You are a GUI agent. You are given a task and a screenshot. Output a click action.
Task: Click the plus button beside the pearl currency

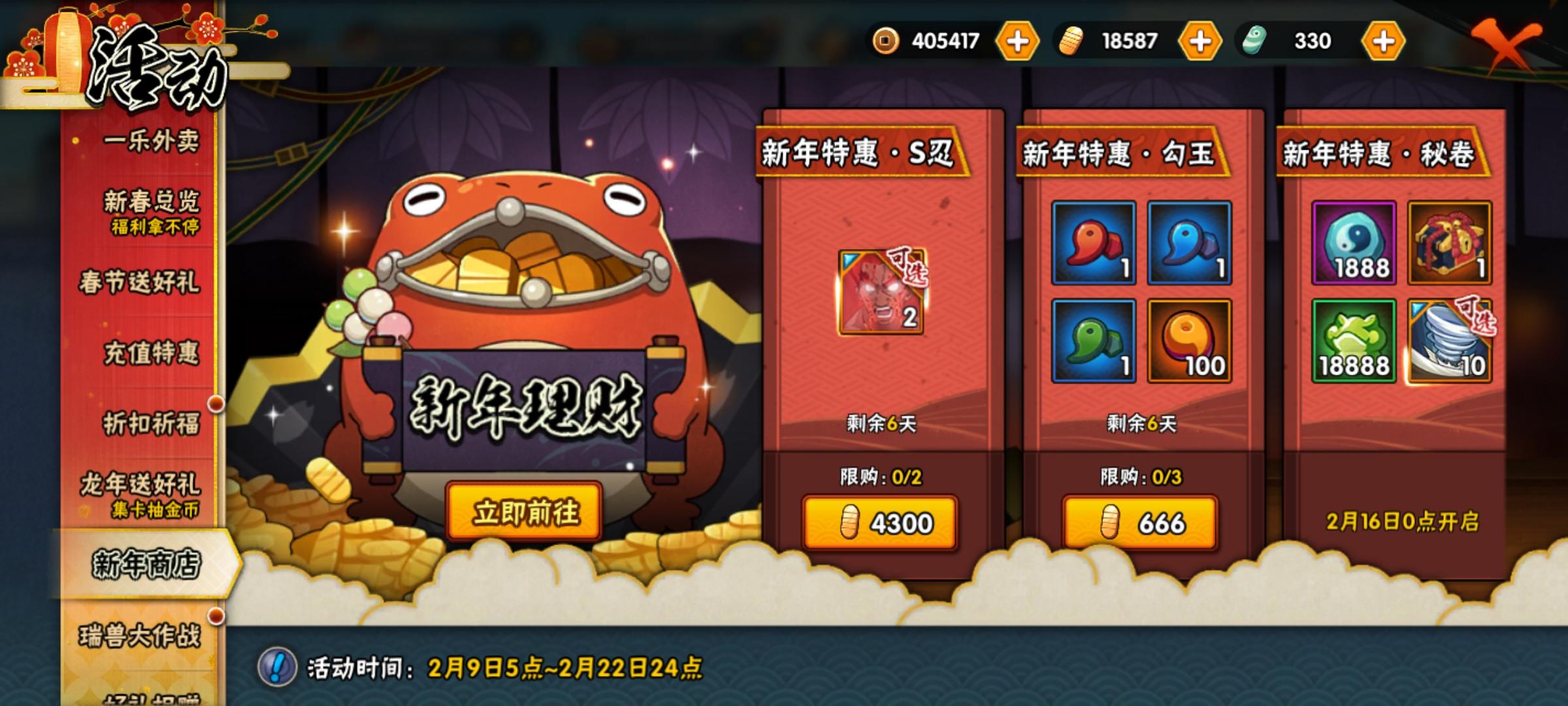pos(1384,41)
